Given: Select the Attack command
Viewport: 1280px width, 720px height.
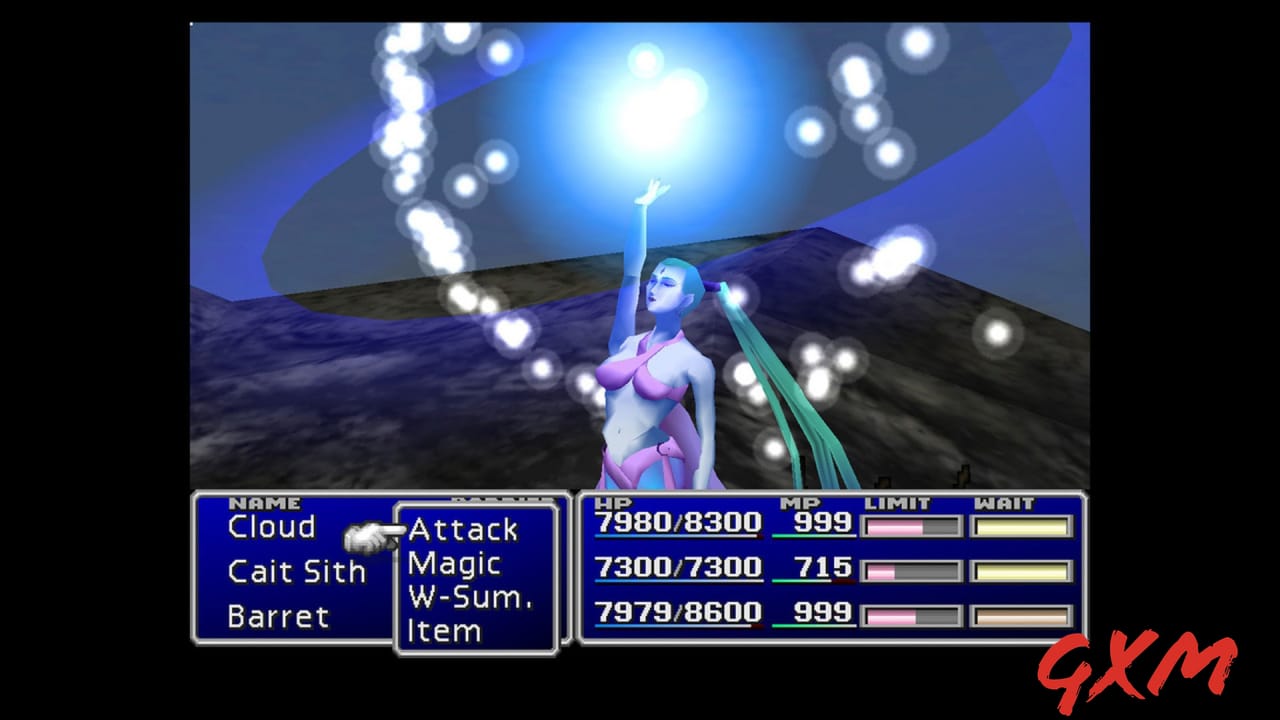Looking at the screenshot, I should click(x=463, y=530).
